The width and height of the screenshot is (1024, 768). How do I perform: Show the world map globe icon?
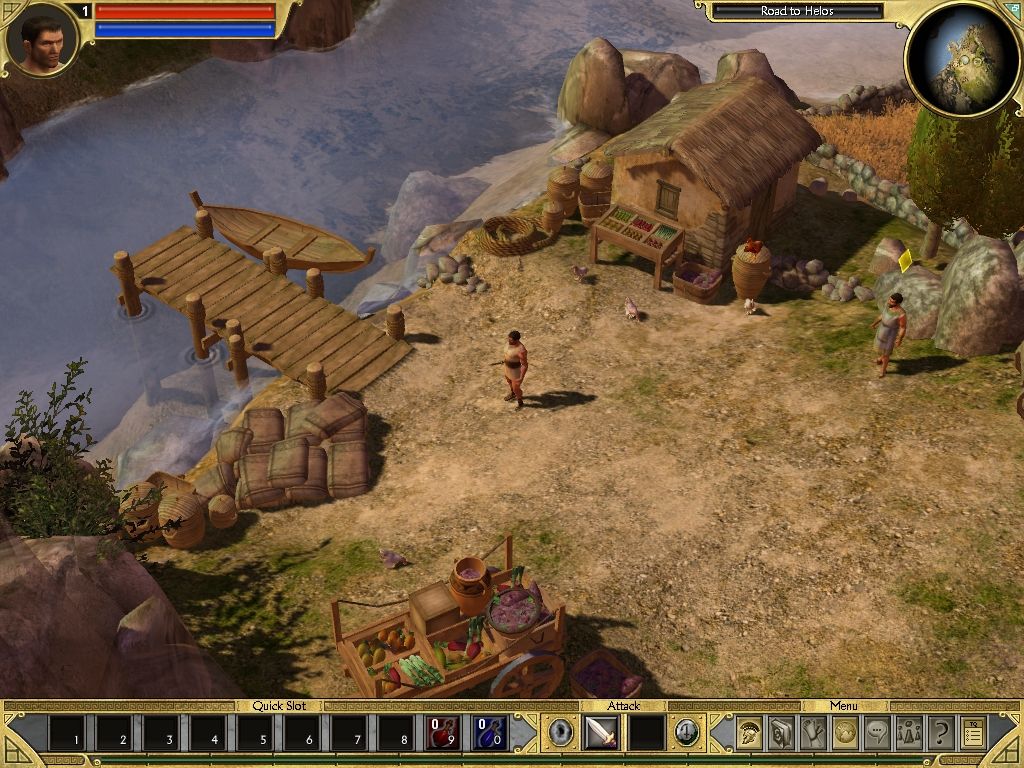[845, 733]
